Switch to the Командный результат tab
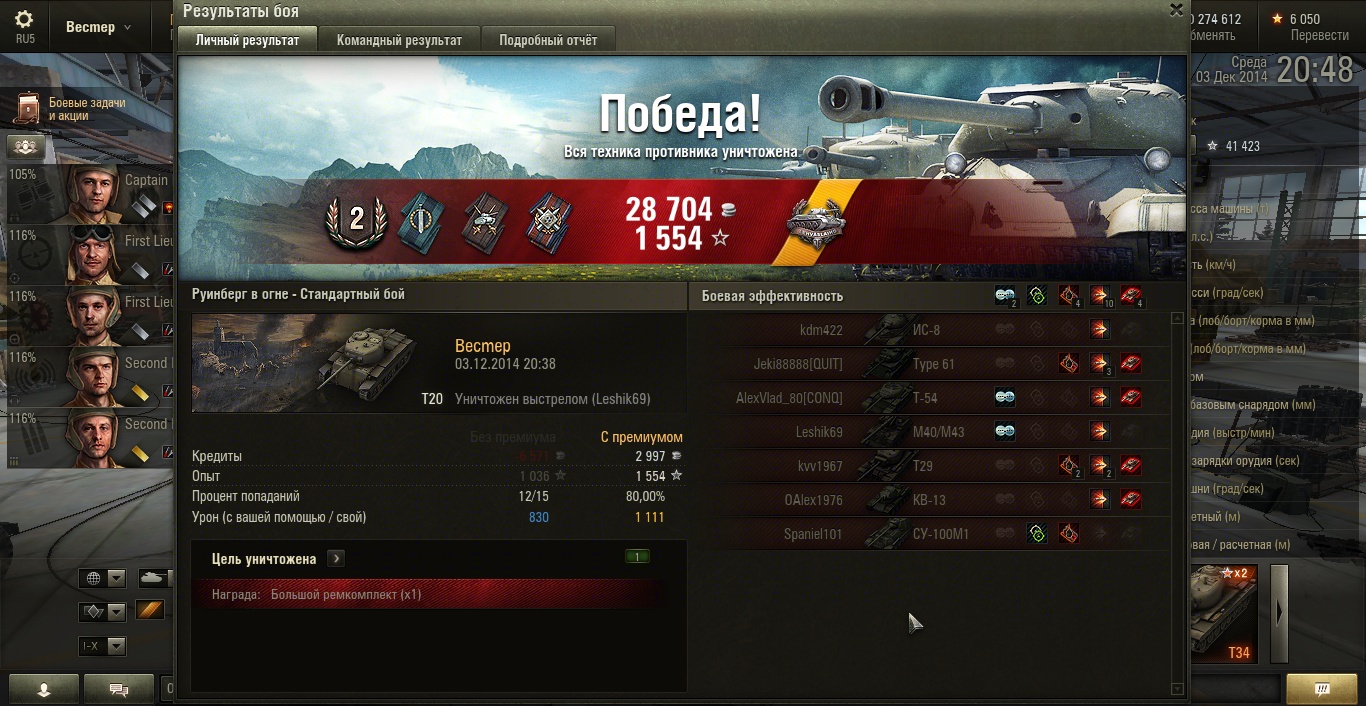This screenshot has height=706, width=1366. click(399, 40)
